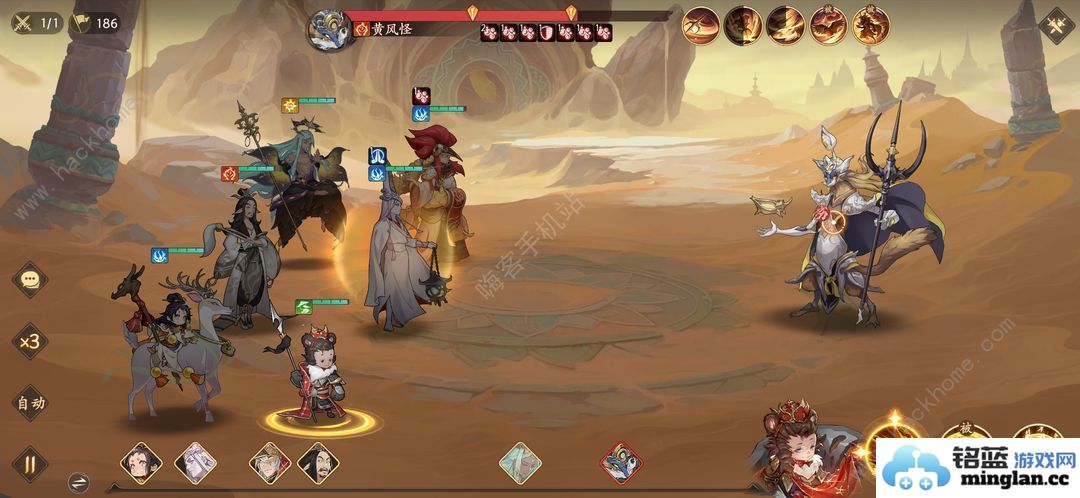Select the half-shaded third boss skill icon

[x=786, y=24]
